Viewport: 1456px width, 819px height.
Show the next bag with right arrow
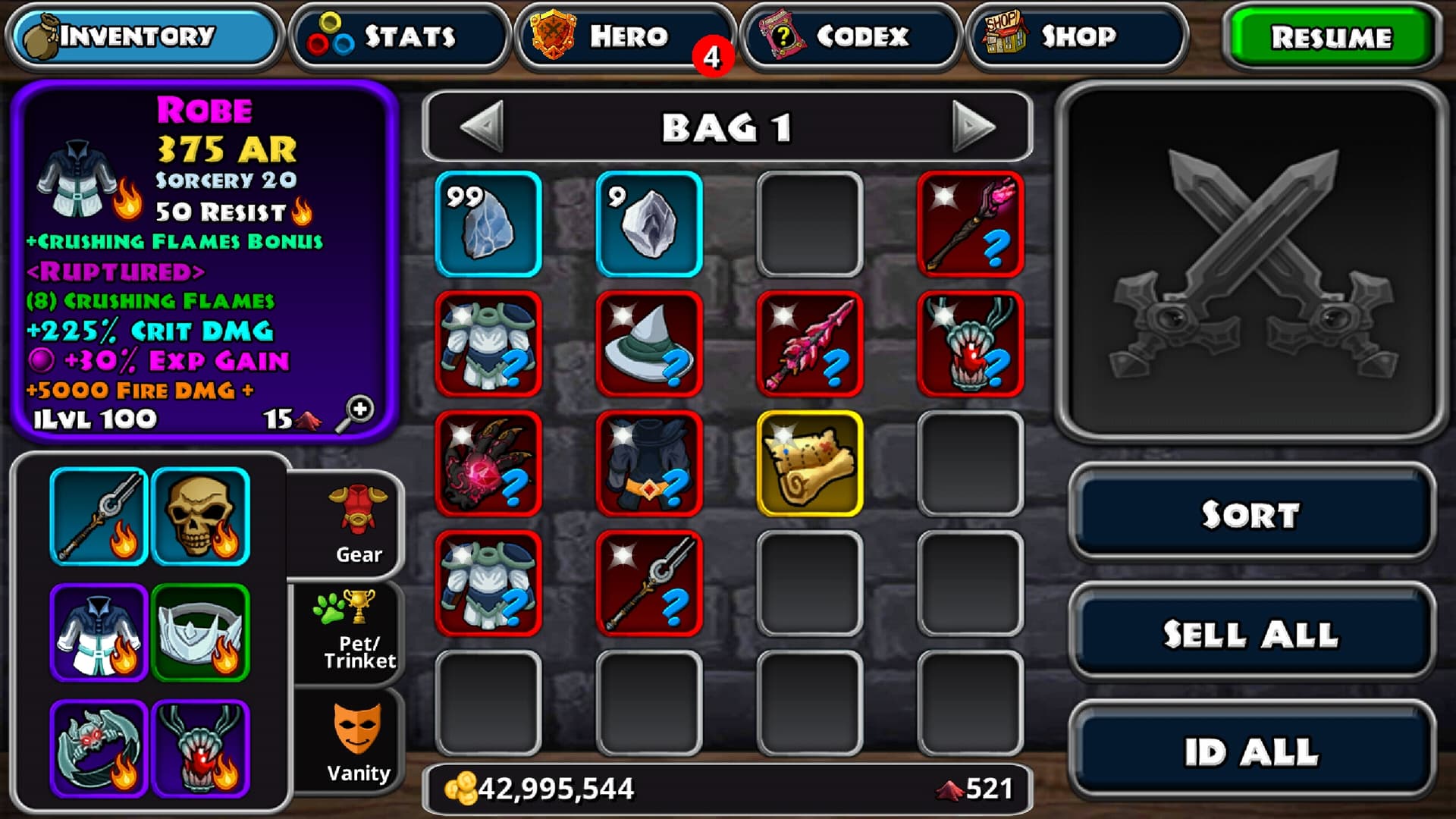[973, 127]
